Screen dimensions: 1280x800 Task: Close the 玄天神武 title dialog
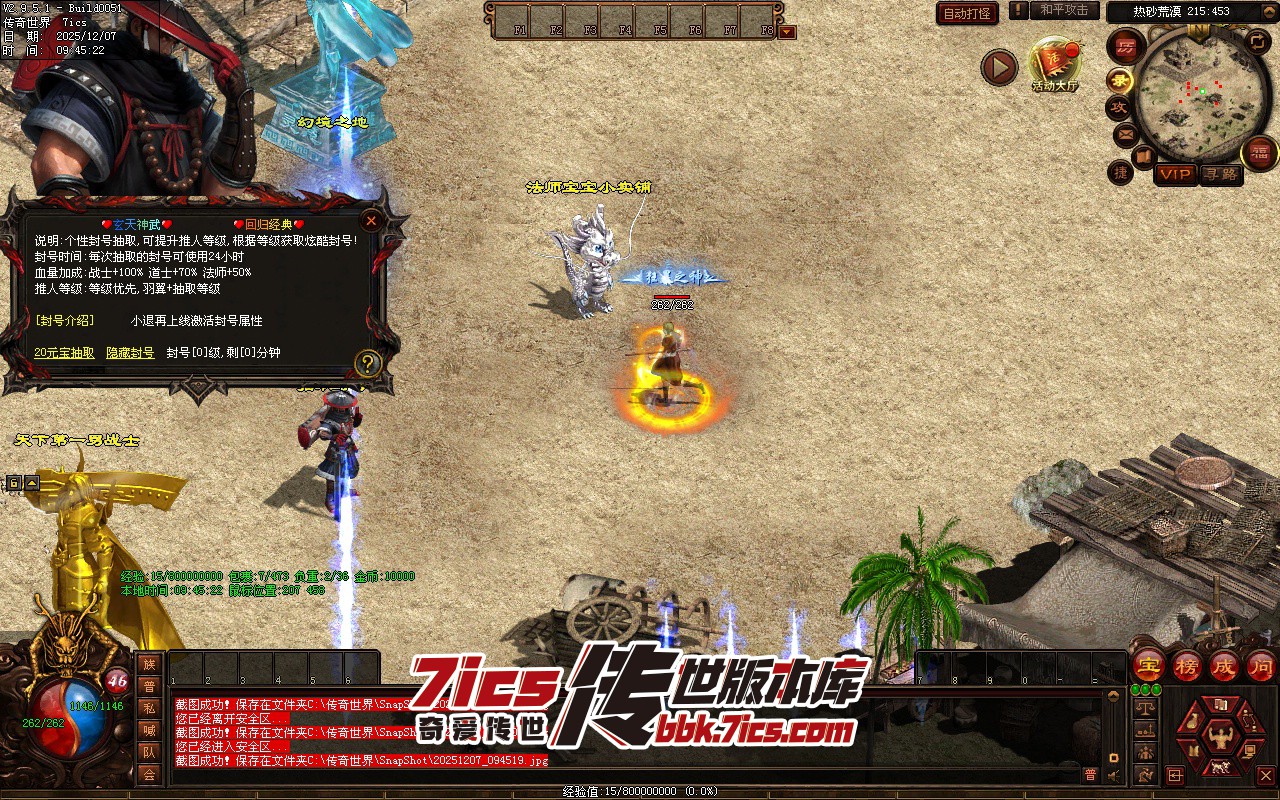[371, 220]
